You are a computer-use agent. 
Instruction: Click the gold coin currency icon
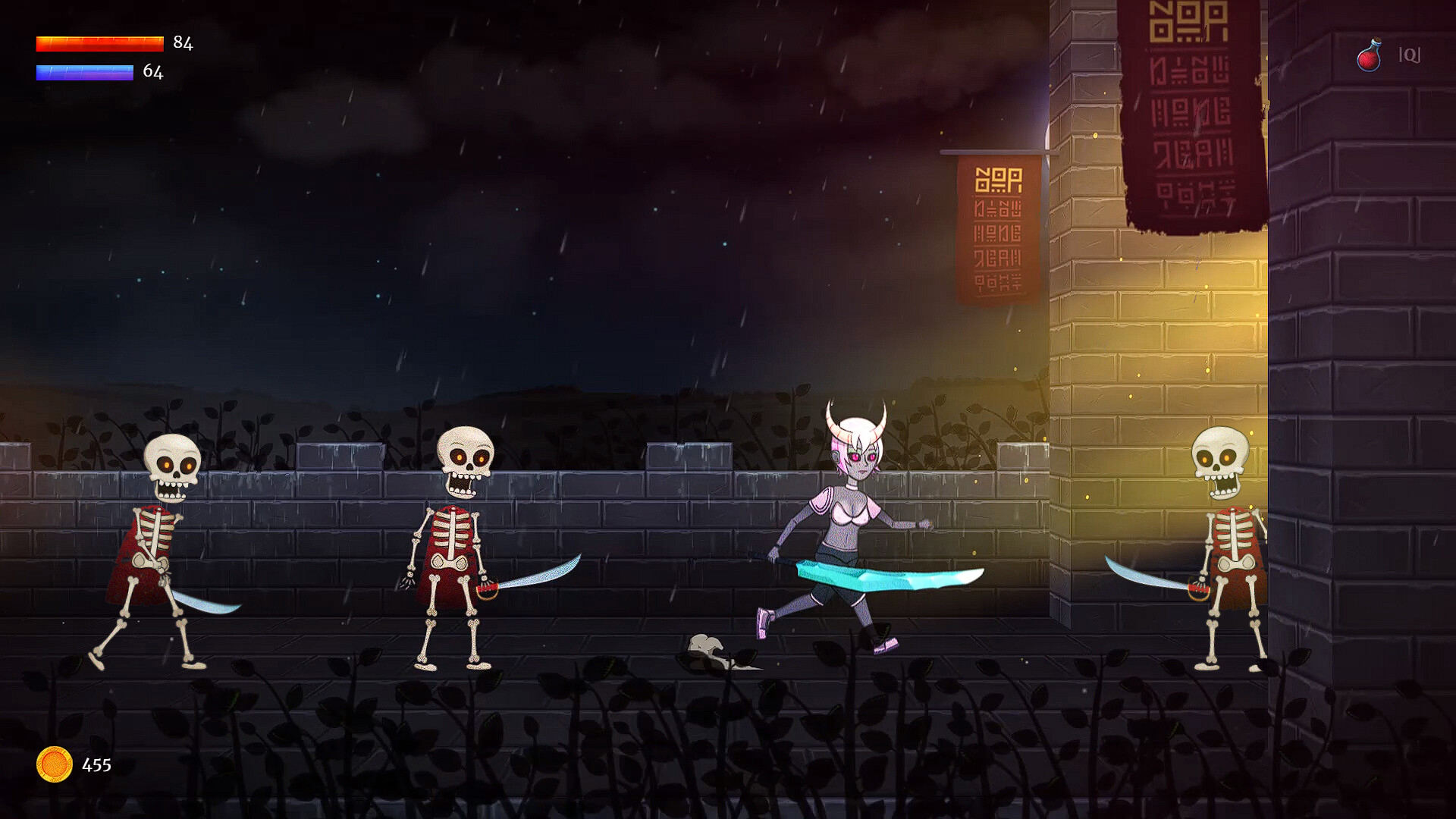pos(55,764)
